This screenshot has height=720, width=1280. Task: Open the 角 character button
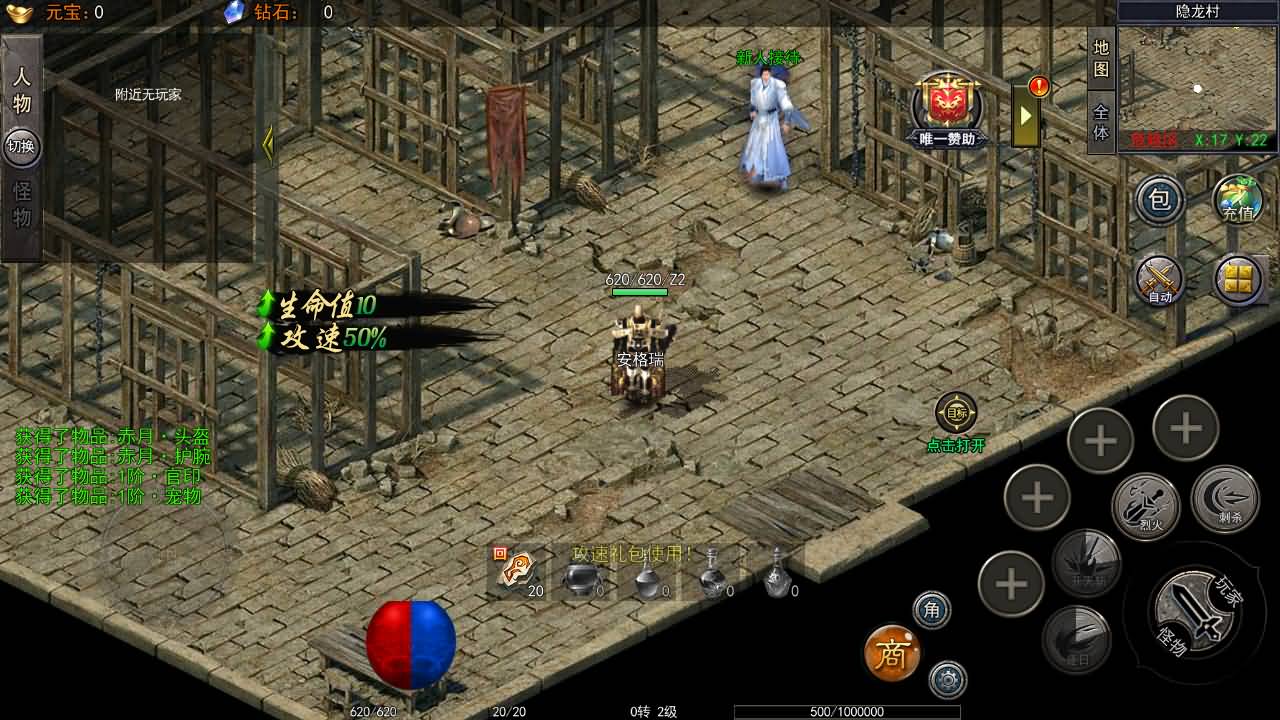coord(932,610)
